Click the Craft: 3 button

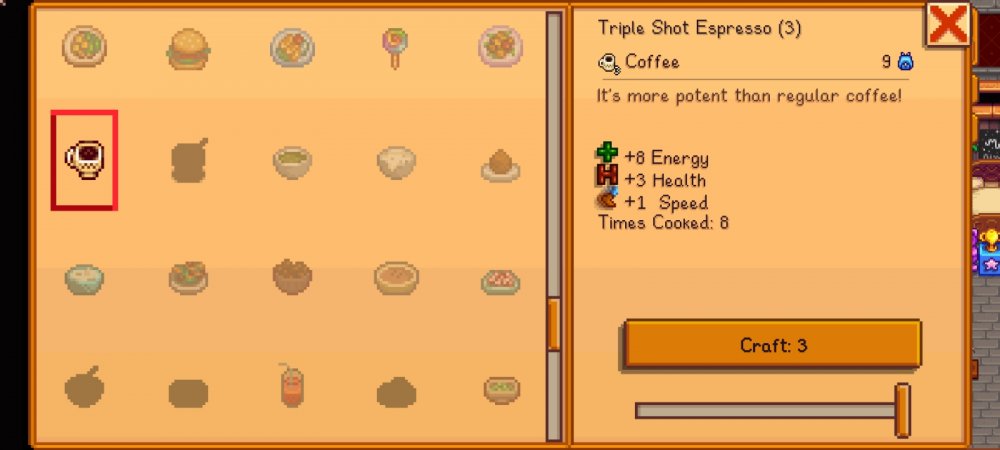pos(772,345)
